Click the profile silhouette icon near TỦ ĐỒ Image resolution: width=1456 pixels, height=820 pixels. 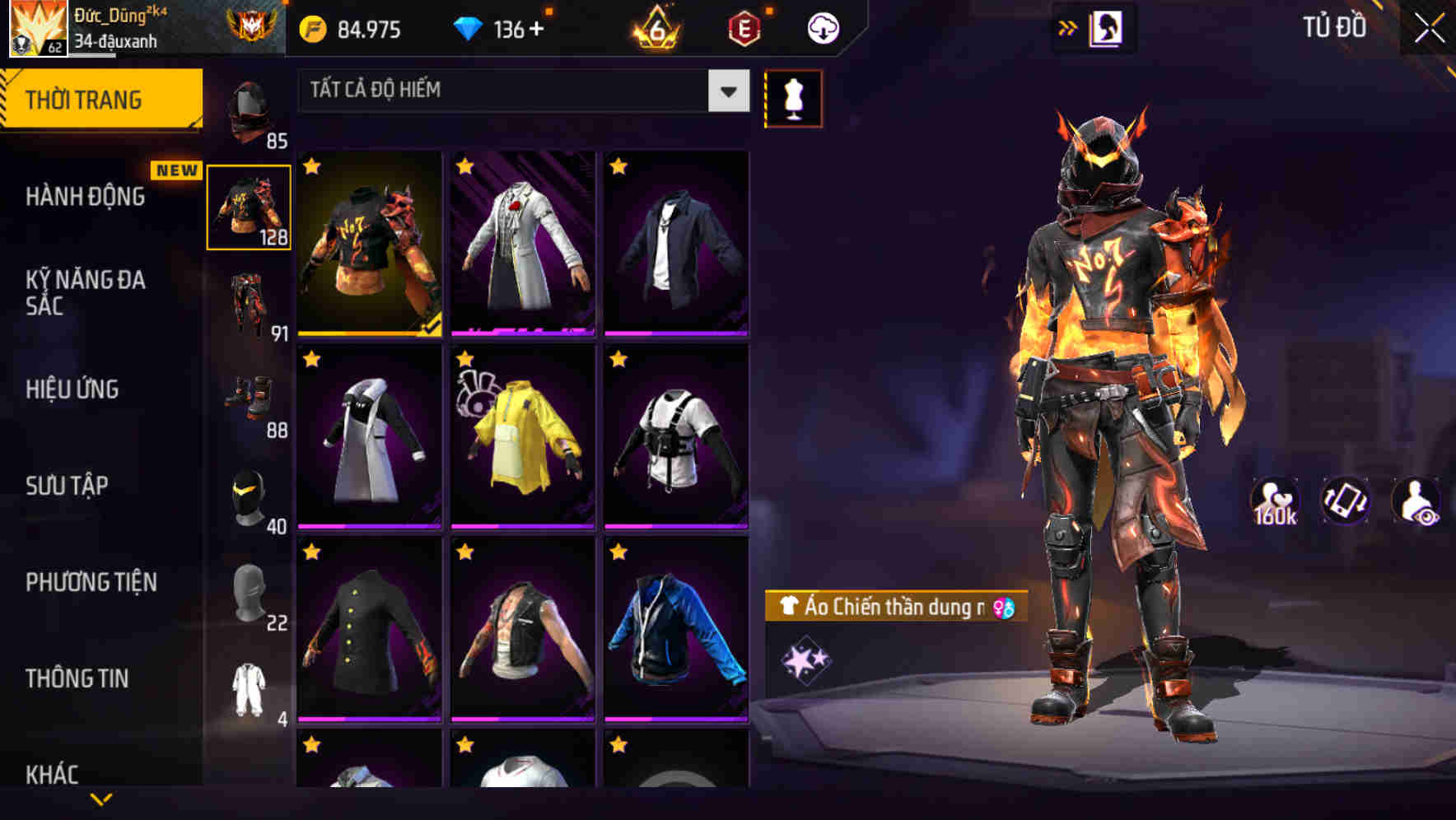(1104, 26)
